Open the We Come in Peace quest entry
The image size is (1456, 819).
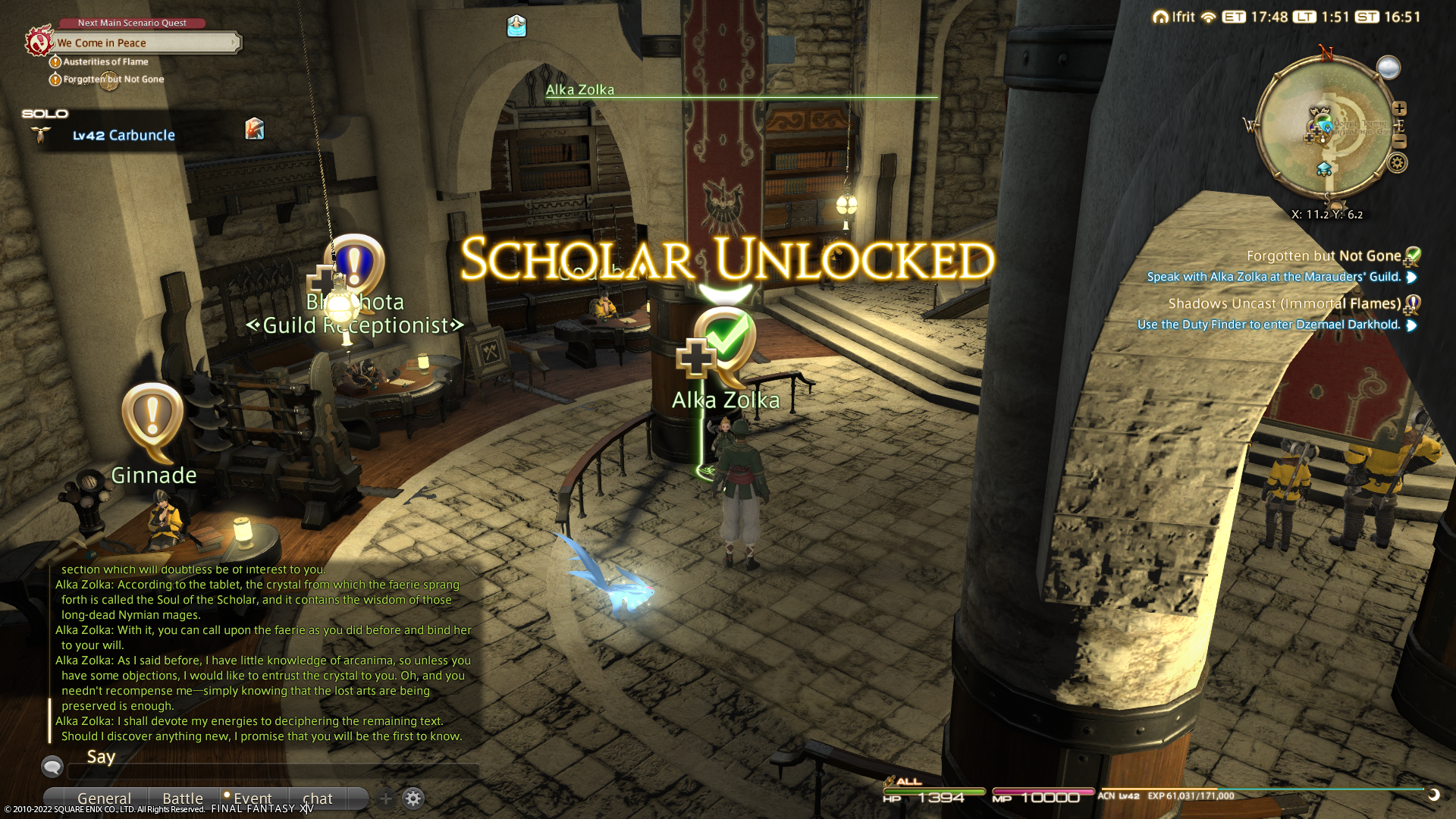(144, 43)
